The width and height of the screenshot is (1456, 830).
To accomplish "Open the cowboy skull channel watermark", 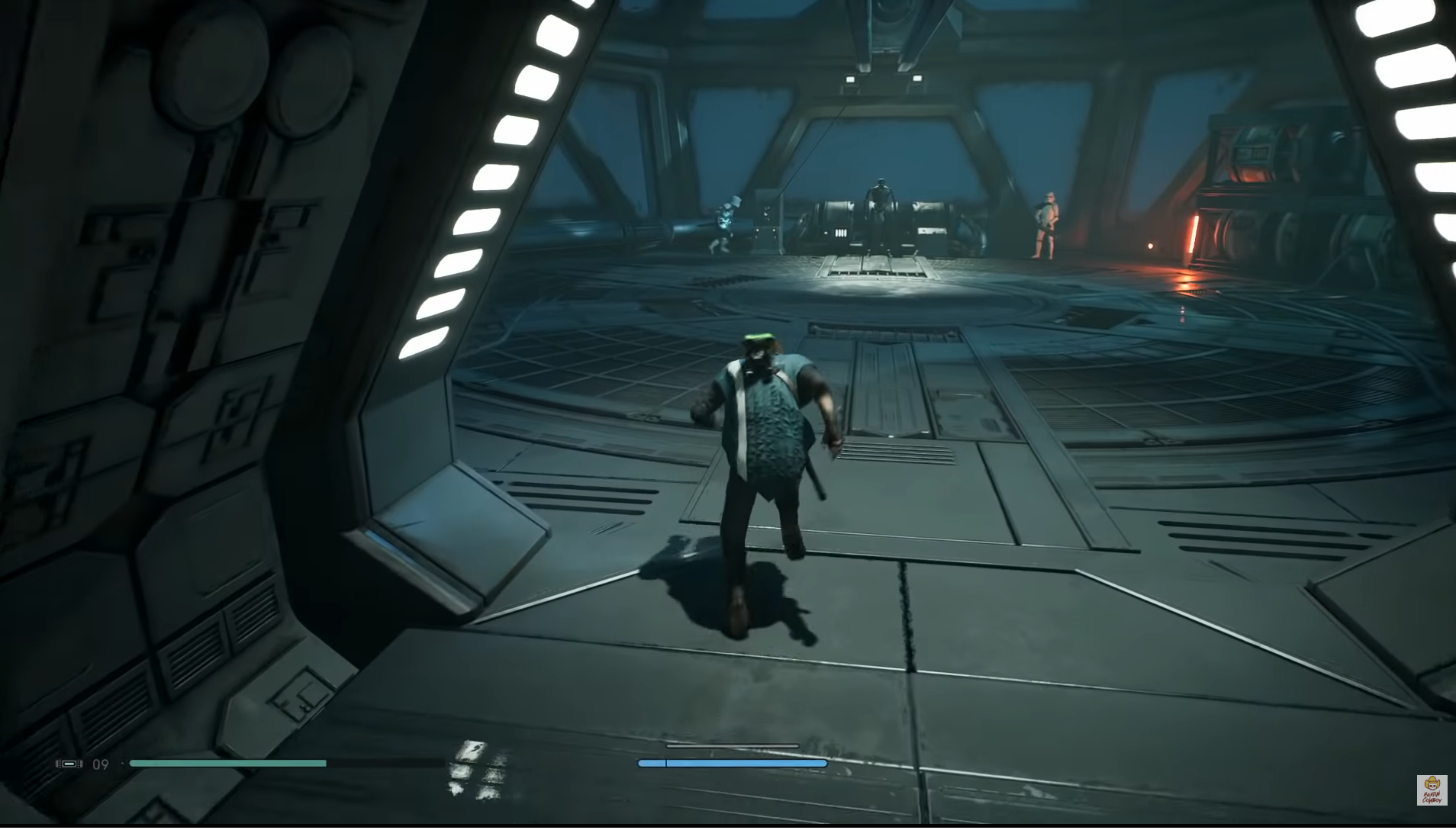I will tap(1432, 790).
